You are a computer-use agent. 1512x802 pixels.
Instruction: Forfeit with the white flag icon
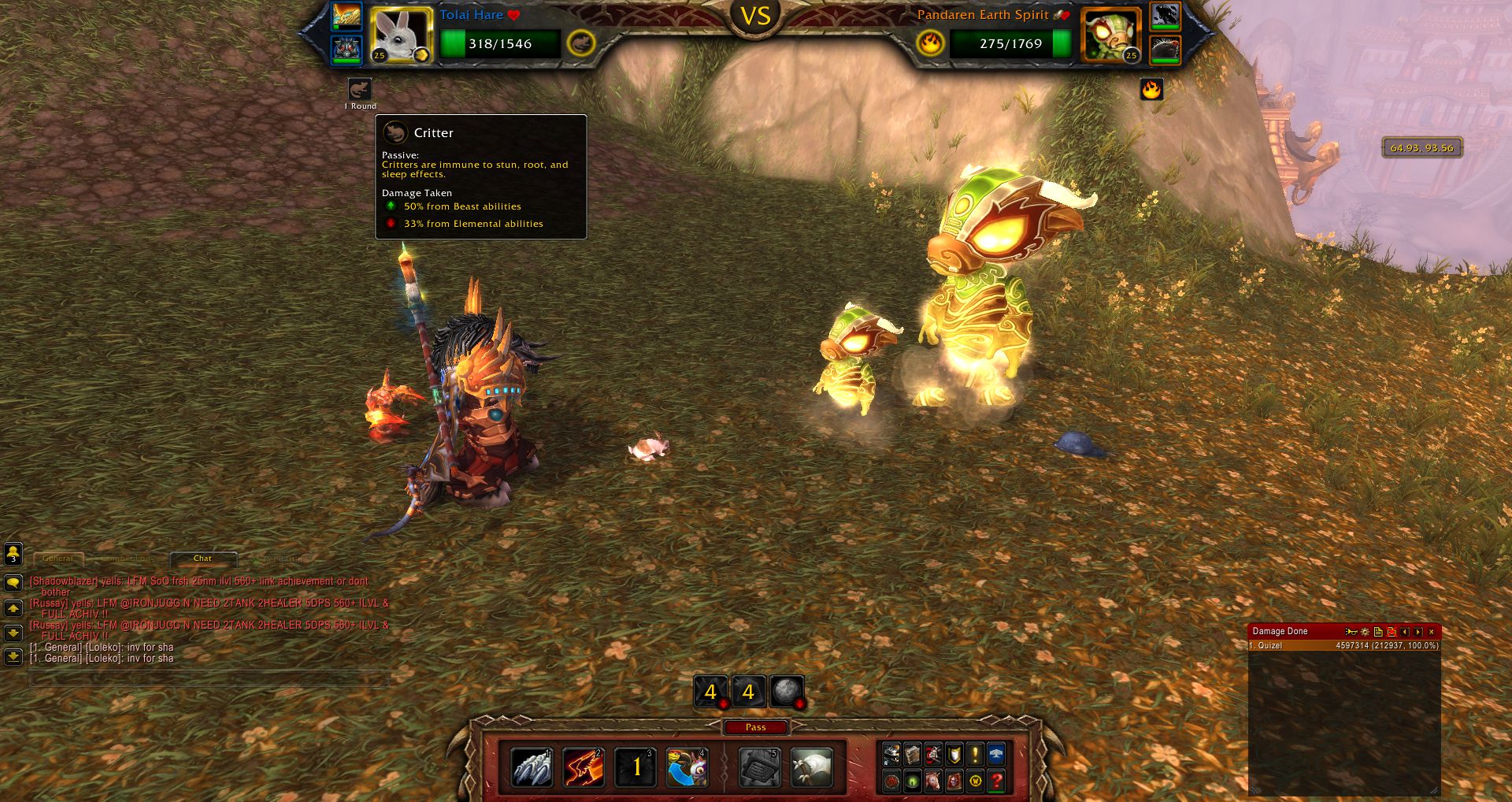[811, 768]
